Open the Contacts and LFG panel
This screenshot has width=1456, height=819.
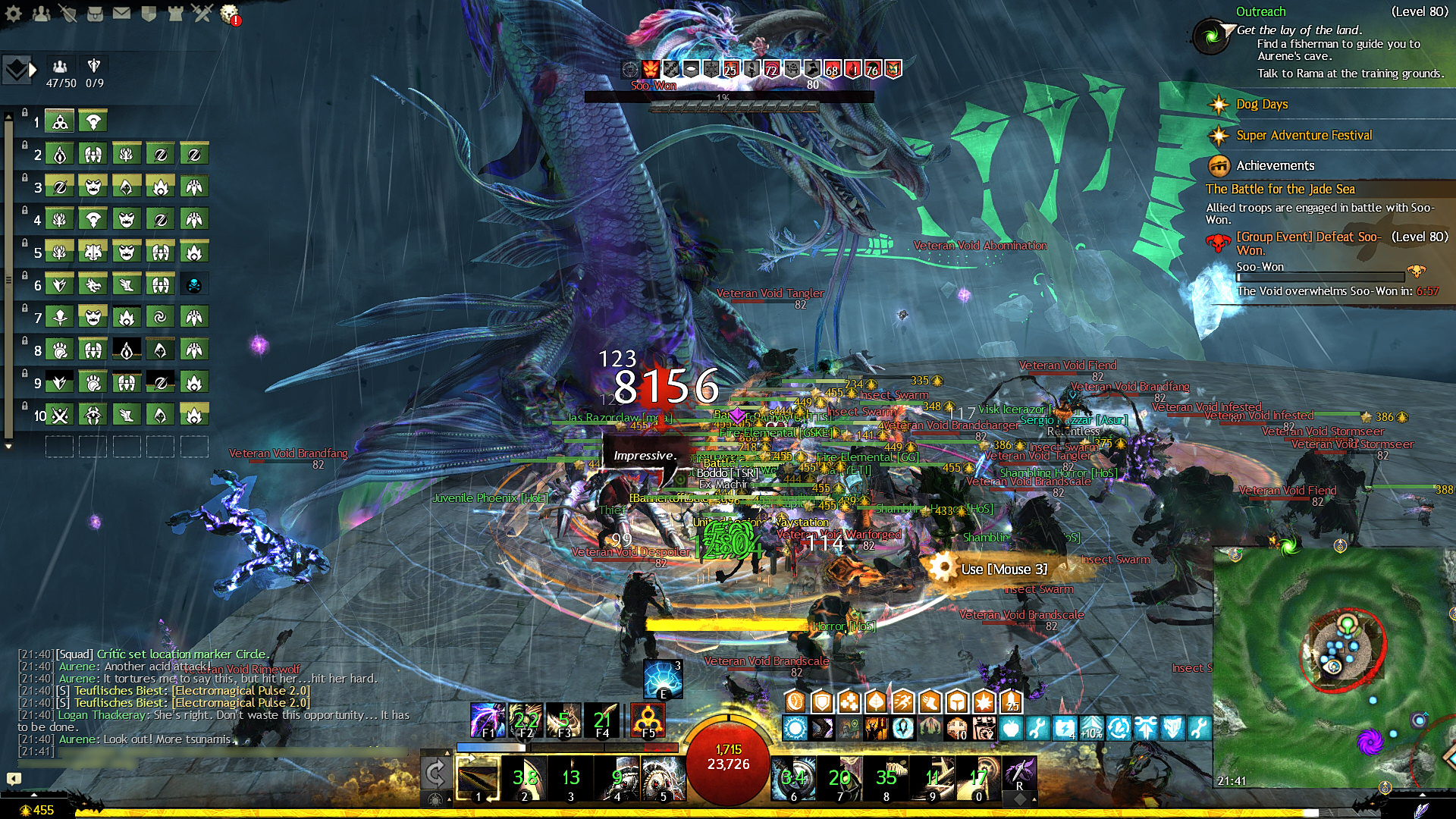point(41,13)
